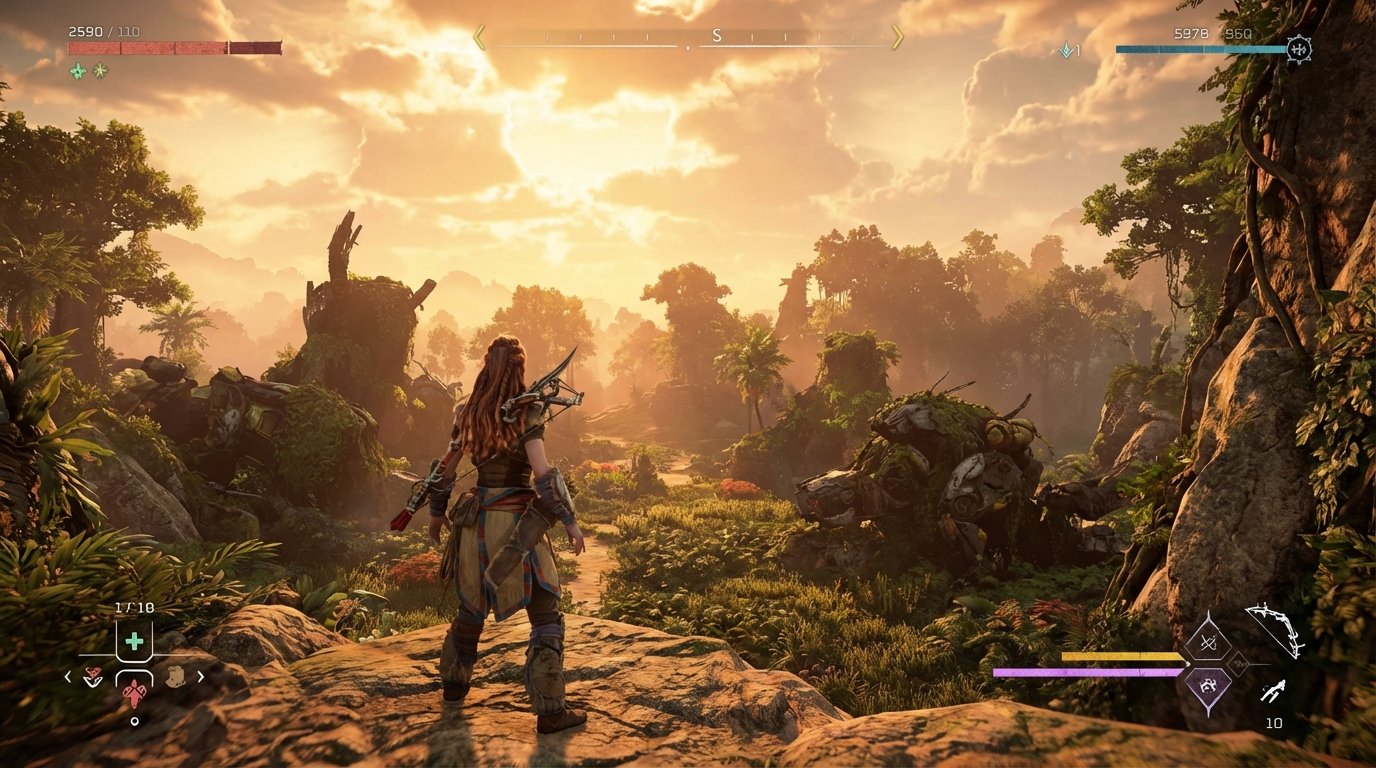
Task: Cycle items with the right arrow chevron
Action: (200, 677)
